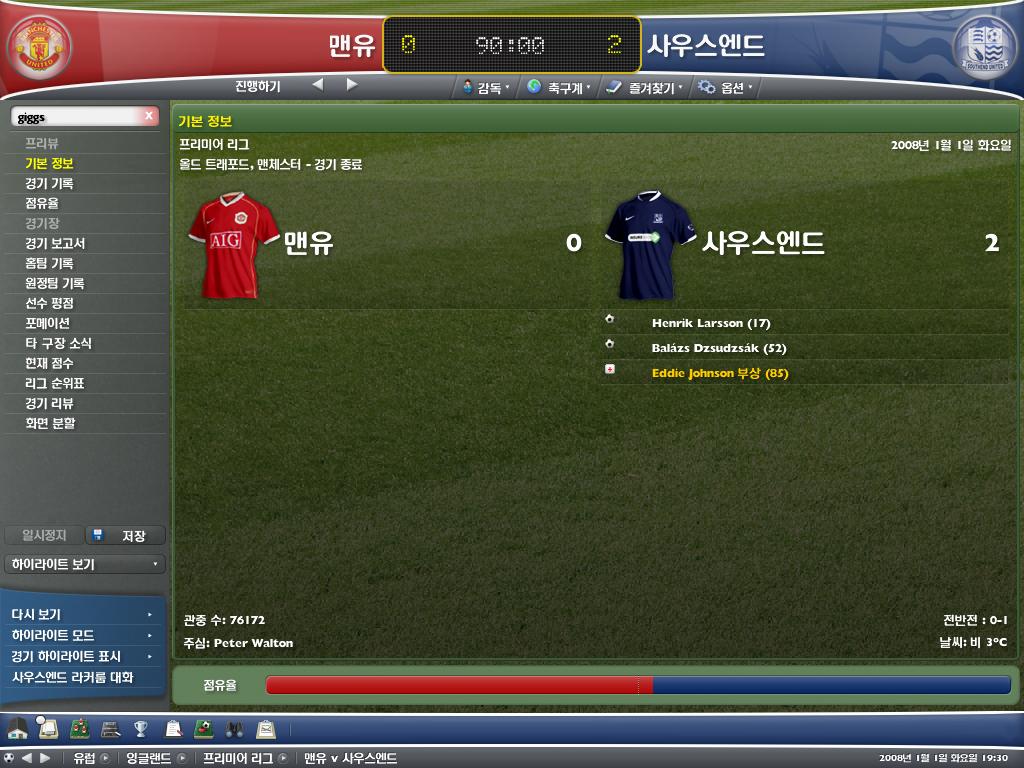Open the 경기 보고서 match report
Screen dimensions: 1024x768
point(55,243)
